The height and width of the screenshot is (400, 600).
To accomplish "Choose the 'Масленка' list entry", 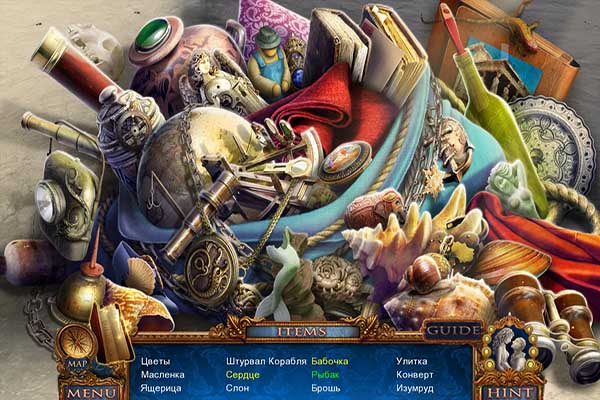I will (x=161, y=374).
